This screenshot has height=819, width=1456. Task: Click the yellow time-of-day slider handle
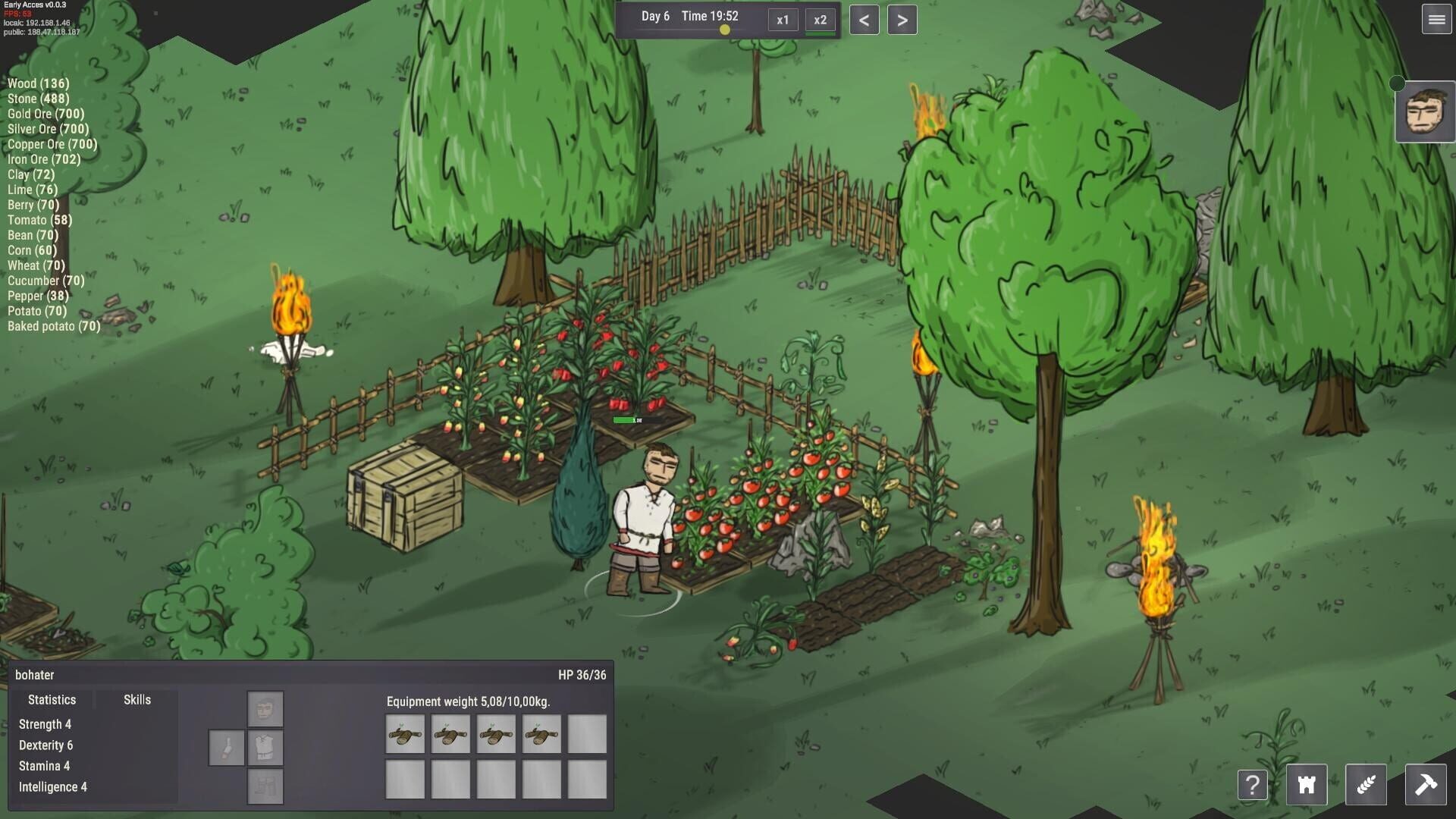click(724, 30)
